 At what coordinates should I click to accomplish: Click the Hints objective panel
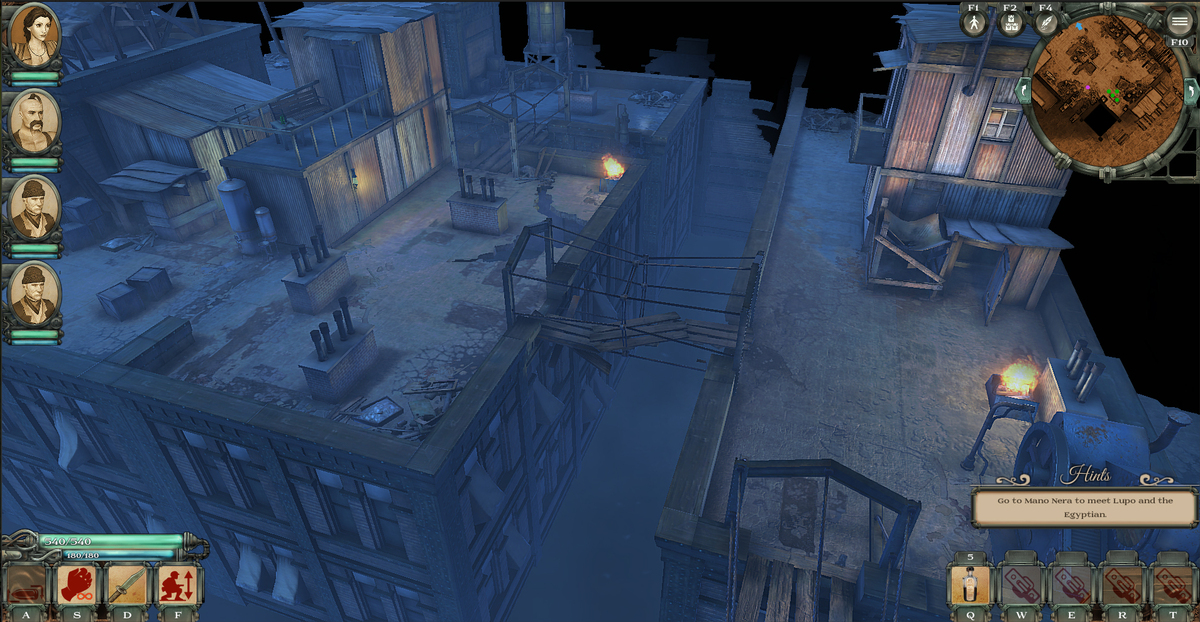1086,505
